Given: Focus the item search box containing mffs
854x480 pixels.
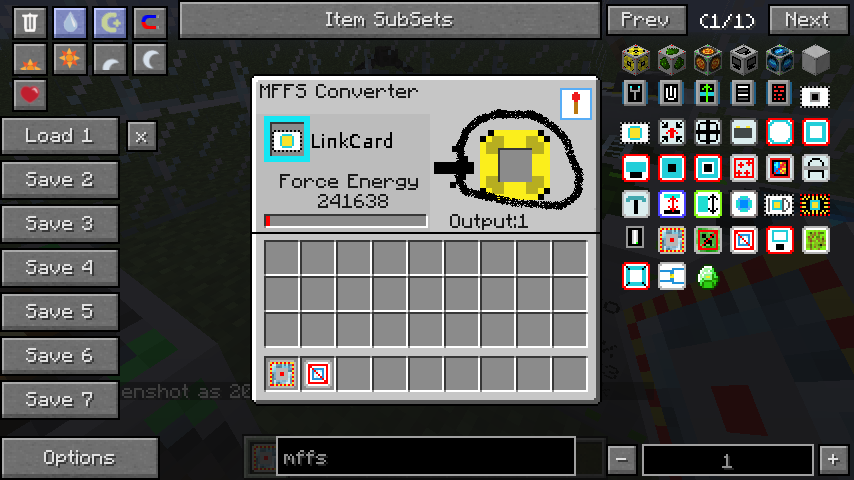Looking at the screenshot, I should click(425, 458).
